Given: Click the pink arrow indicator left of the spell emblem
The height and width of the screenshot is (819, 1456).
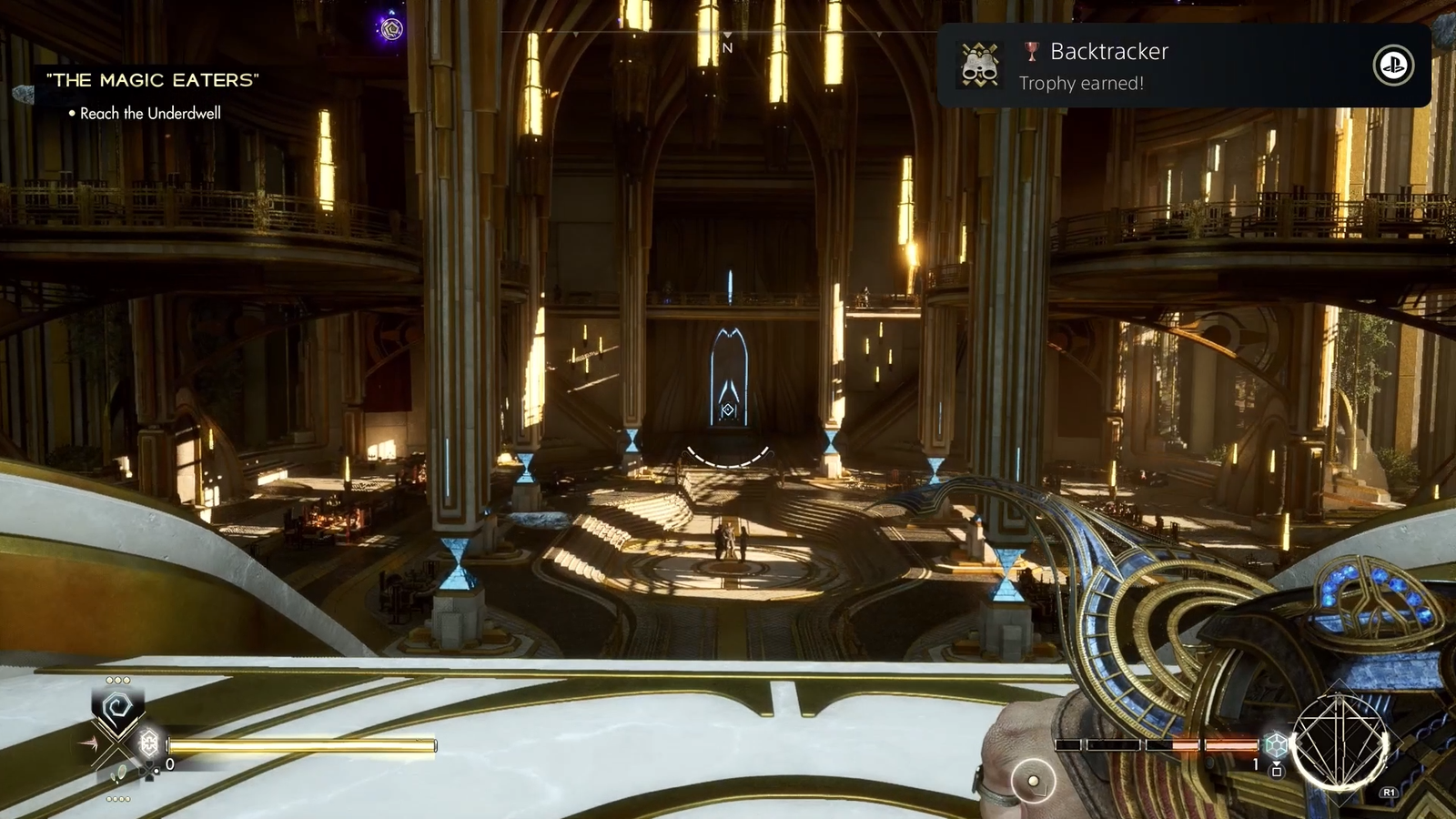Looking at the screenshot, I should (90, 742).
